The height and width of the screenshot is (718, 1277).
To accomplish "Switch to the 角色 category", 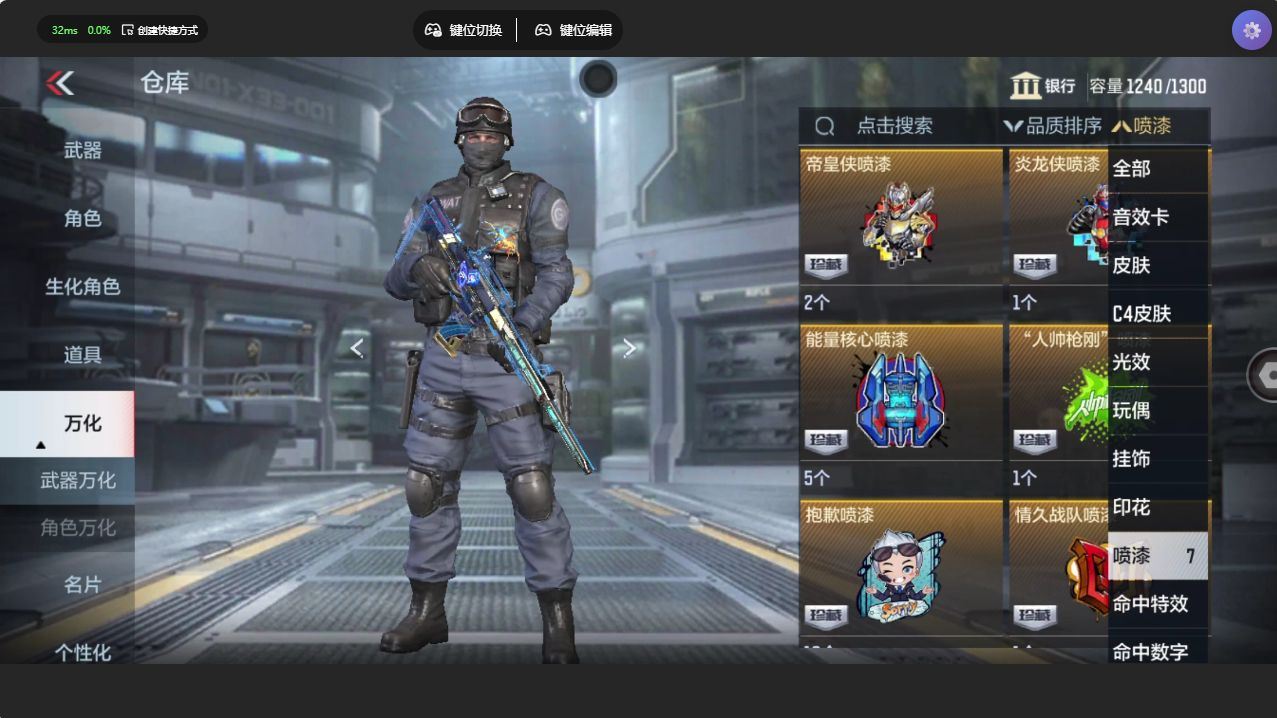I will [x=82, y=218].
